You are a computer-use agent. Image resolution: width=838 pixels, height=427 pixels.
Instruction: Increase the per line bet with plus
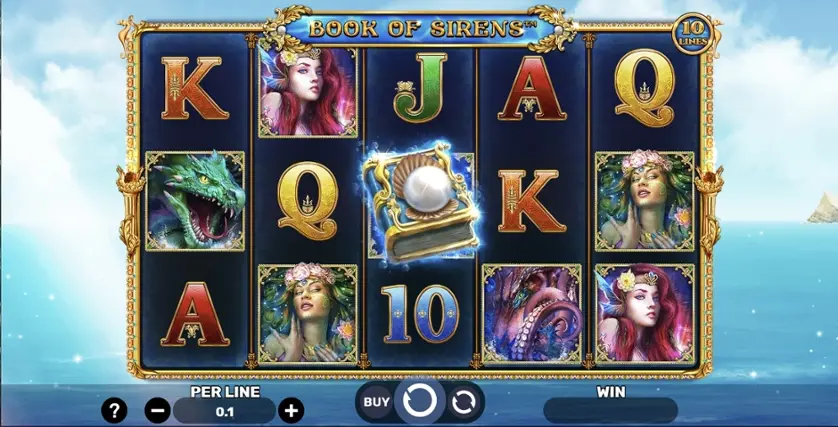291,409
